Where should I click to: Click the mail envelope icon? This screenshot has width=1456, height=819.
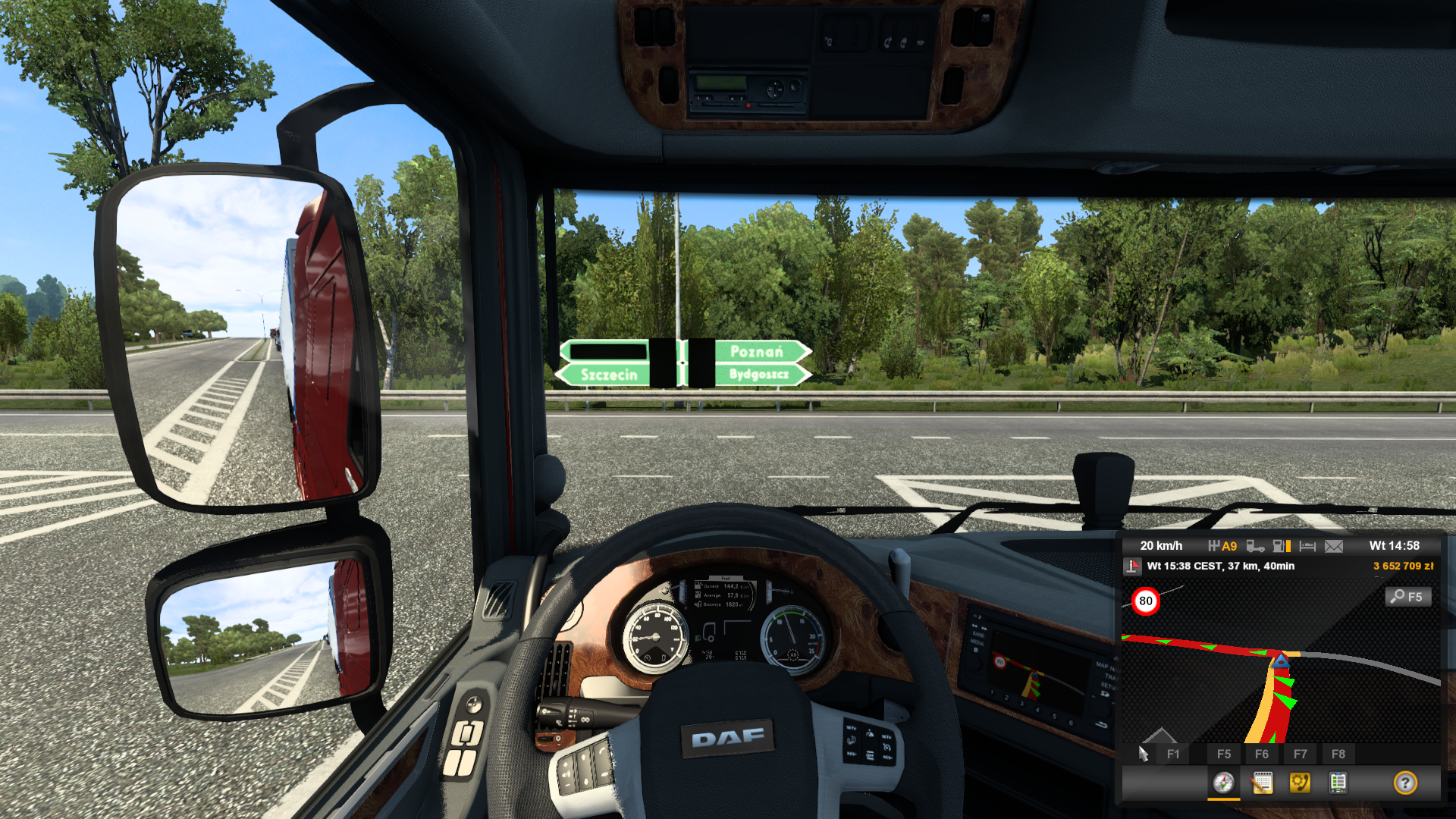pyautogui.click(x=1334, y=546)
